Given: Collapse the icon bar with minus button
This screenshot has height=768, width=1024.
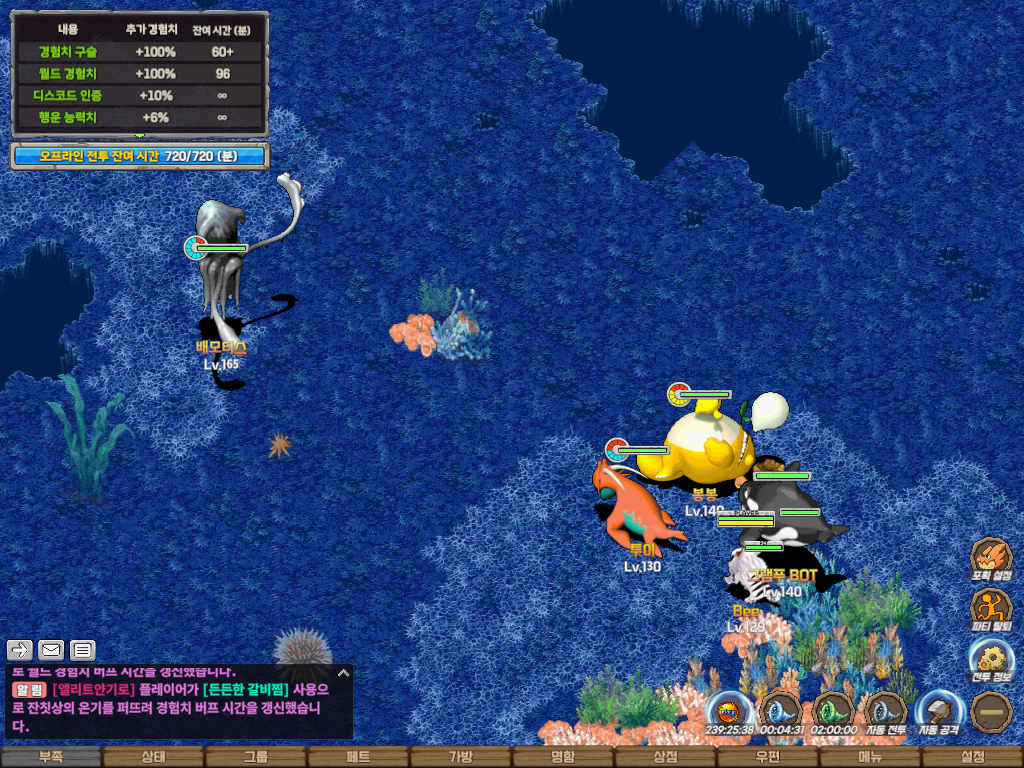Looking at the screenshot, I should point(991,711).
